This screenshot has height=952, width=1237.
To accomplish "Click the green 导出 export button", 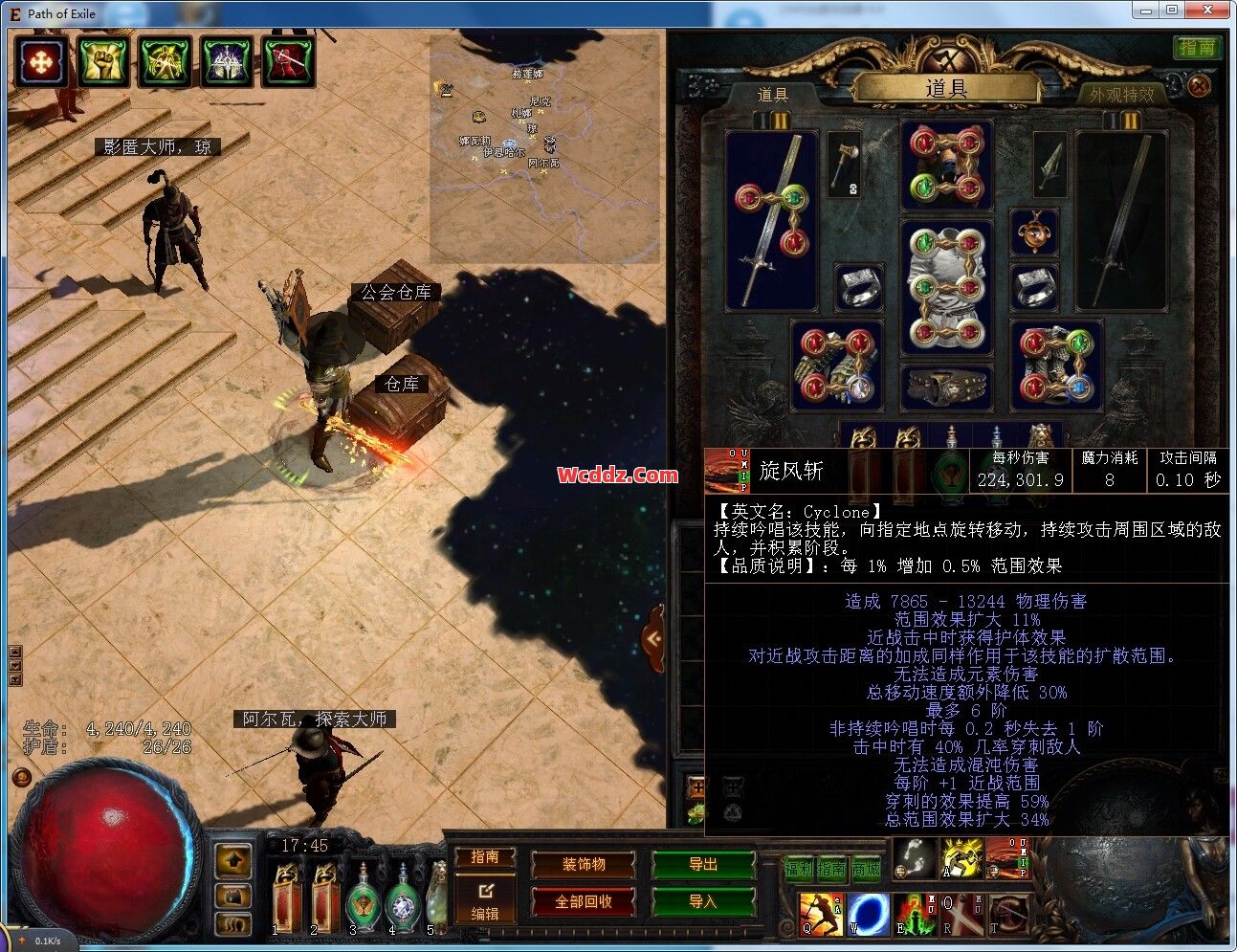I will tap(703, 865).
